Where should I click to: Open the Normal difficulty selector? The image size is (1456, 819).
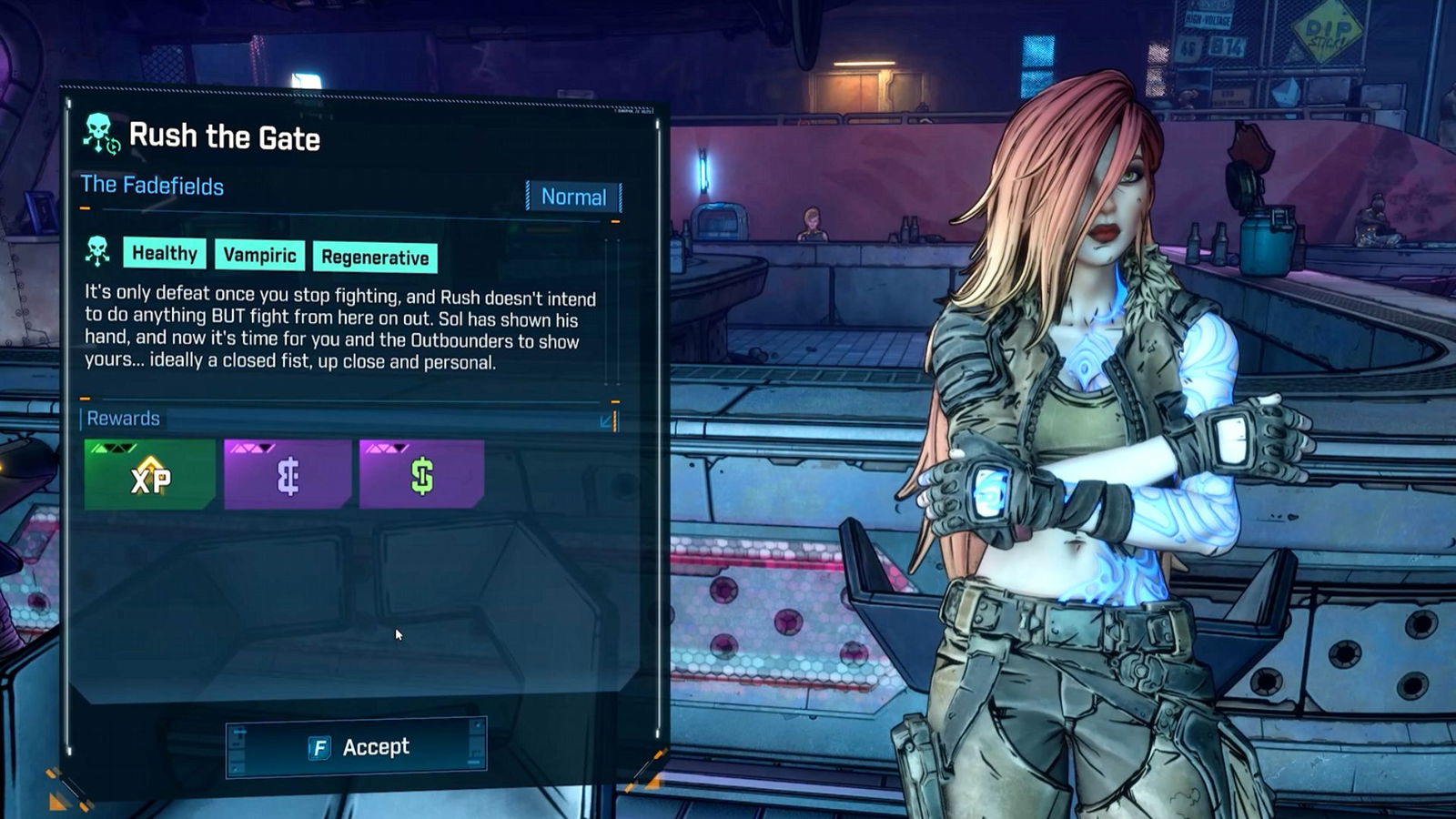pos(573,197)
